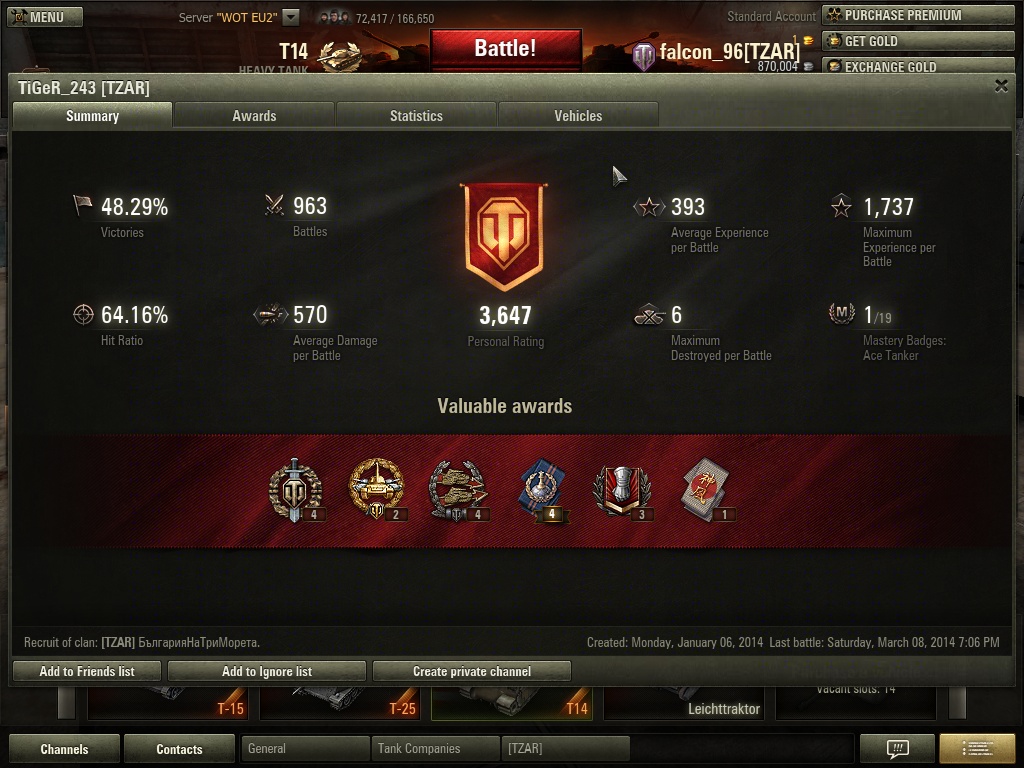The width and height of the screenshot is (1024, 768).
Task: Select the [TZAR] clan chat channel
Action: click(x=565, y=748)
